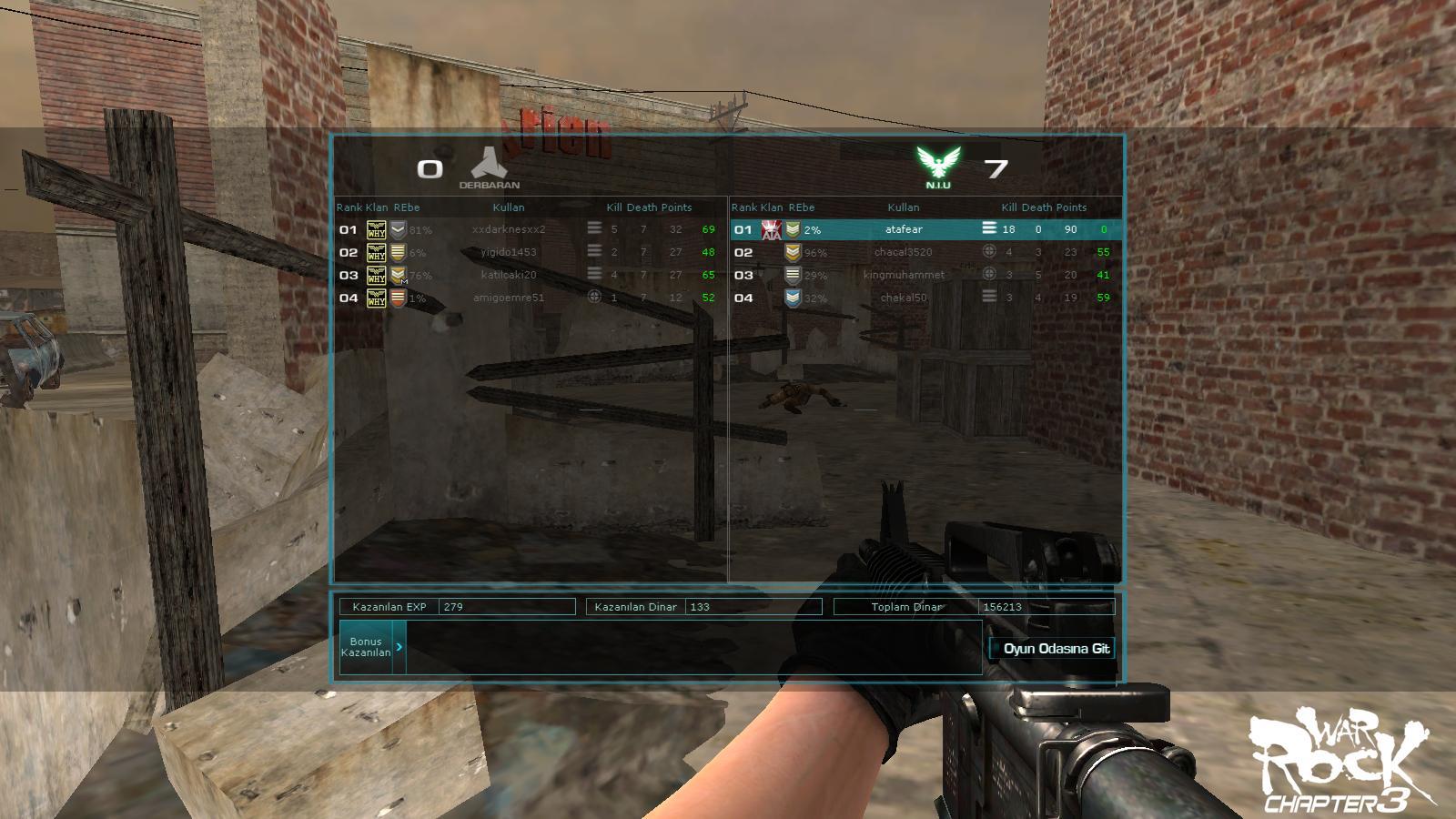This screenshot has width=1456, height=819.
Task: Choose katilcaki20 in the scoreboard
Action: 509,275
